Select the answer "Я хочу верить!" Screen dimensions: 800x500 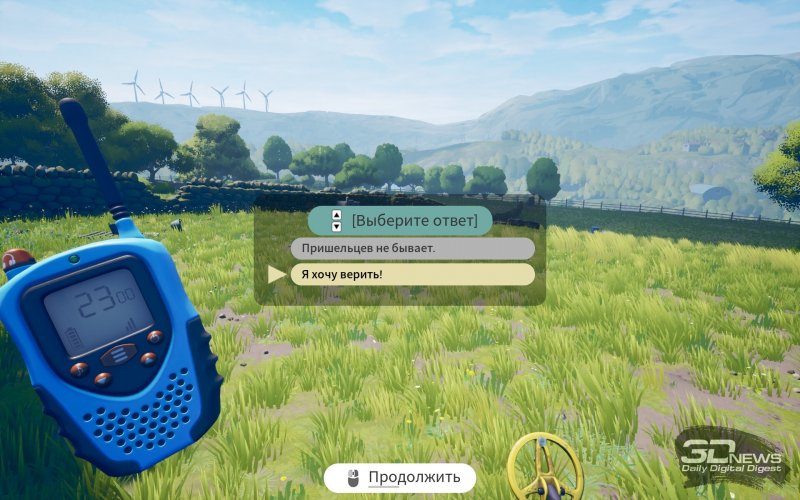click(412, 274)
